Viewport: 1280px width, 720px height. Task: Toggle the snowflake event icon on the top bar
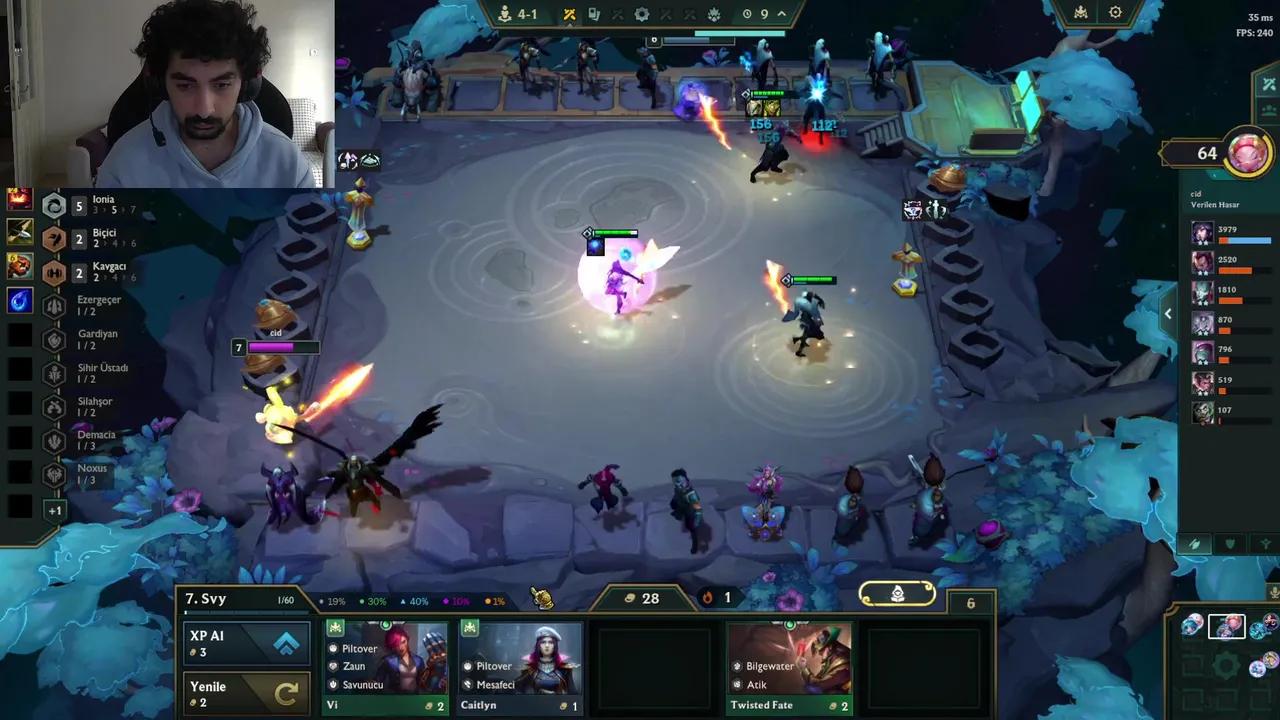(712, 14)
